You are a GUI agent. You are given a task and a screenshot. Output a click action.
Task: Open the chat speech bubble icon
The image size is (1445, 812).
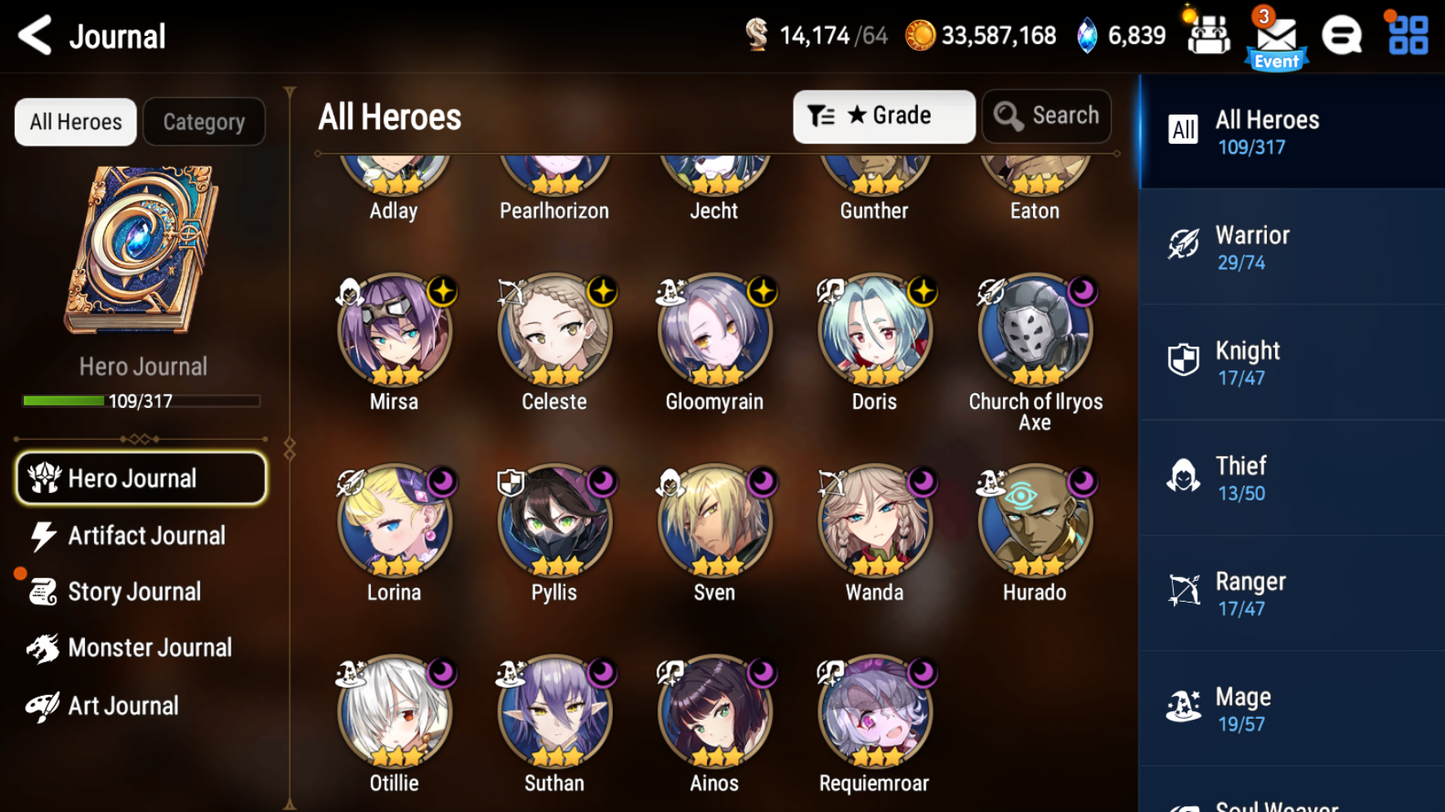click(1342, 35)
